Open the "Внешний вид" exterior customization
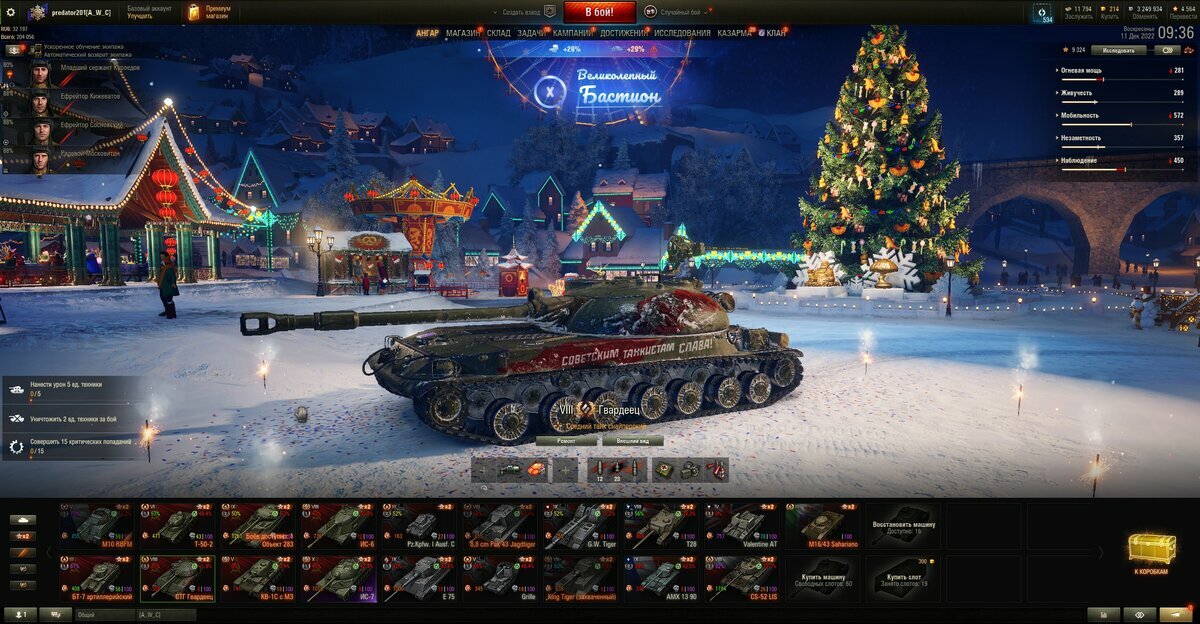1200x624 pixels. pos(633,440)
